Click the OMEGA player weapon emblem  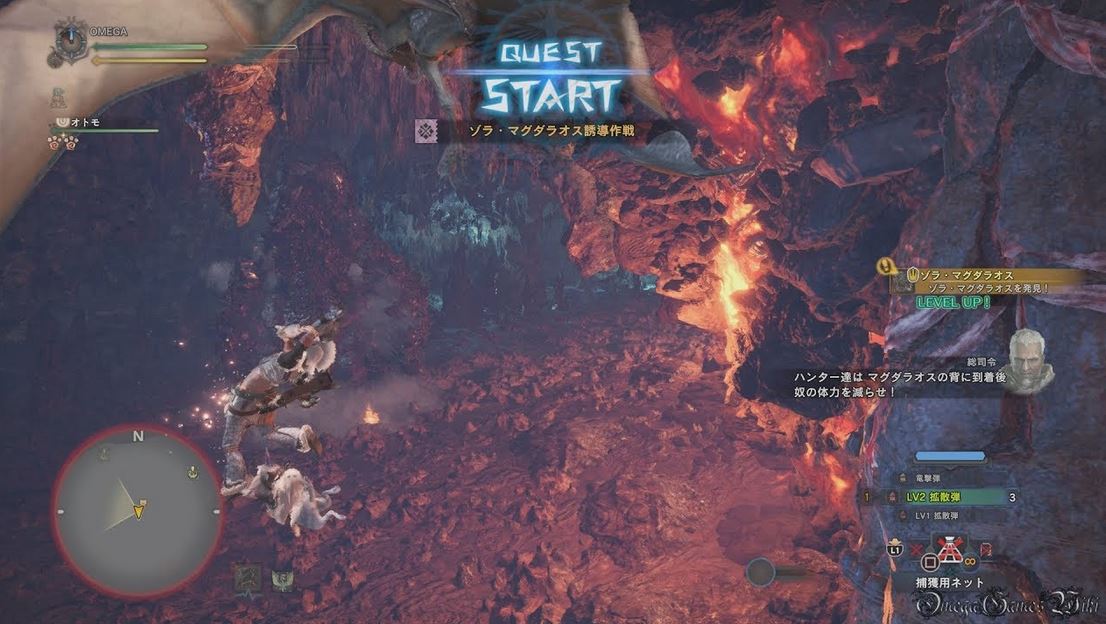71,42
